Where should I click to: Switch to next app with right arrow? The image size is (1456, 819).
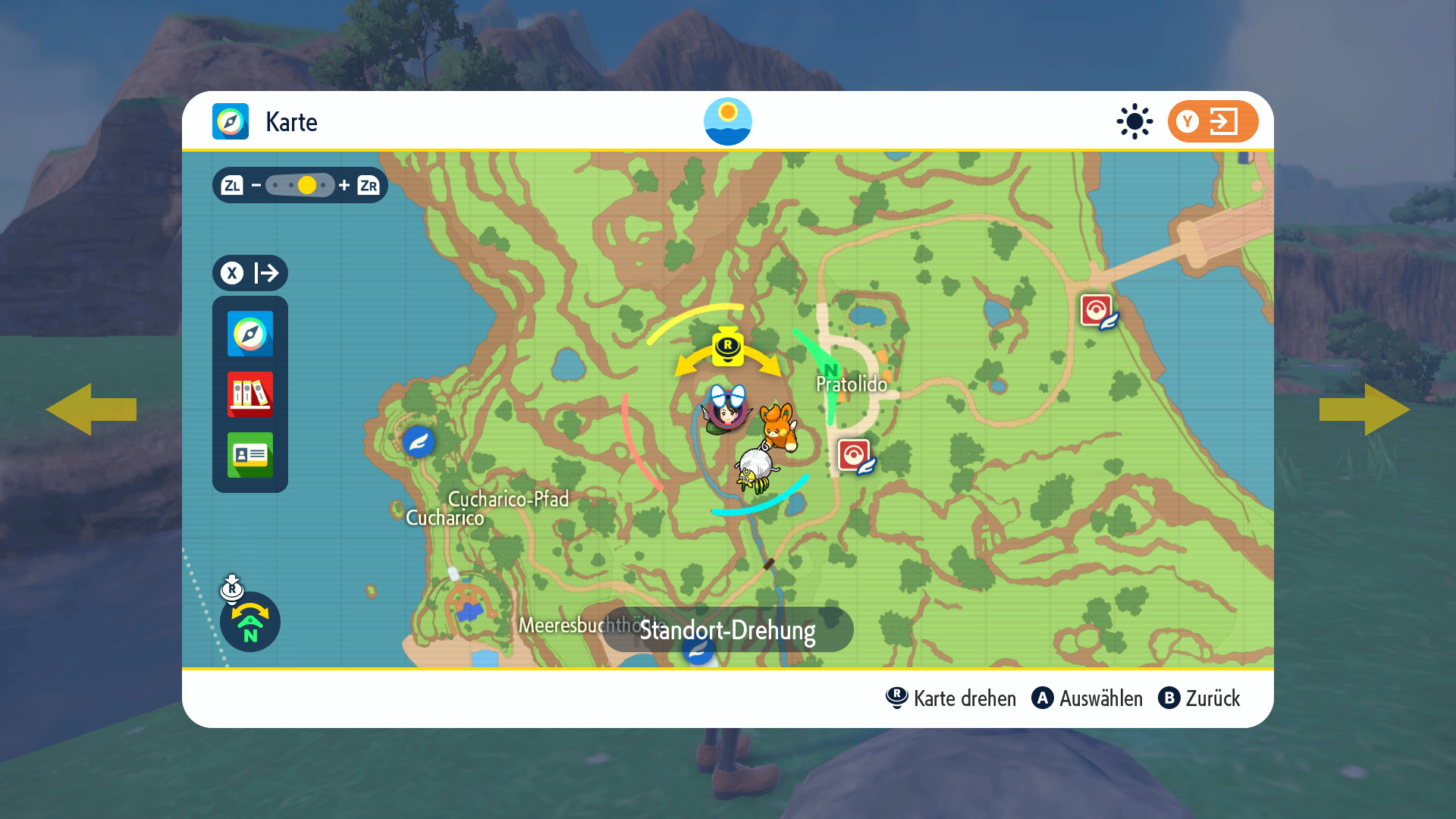coord(1363,409)
